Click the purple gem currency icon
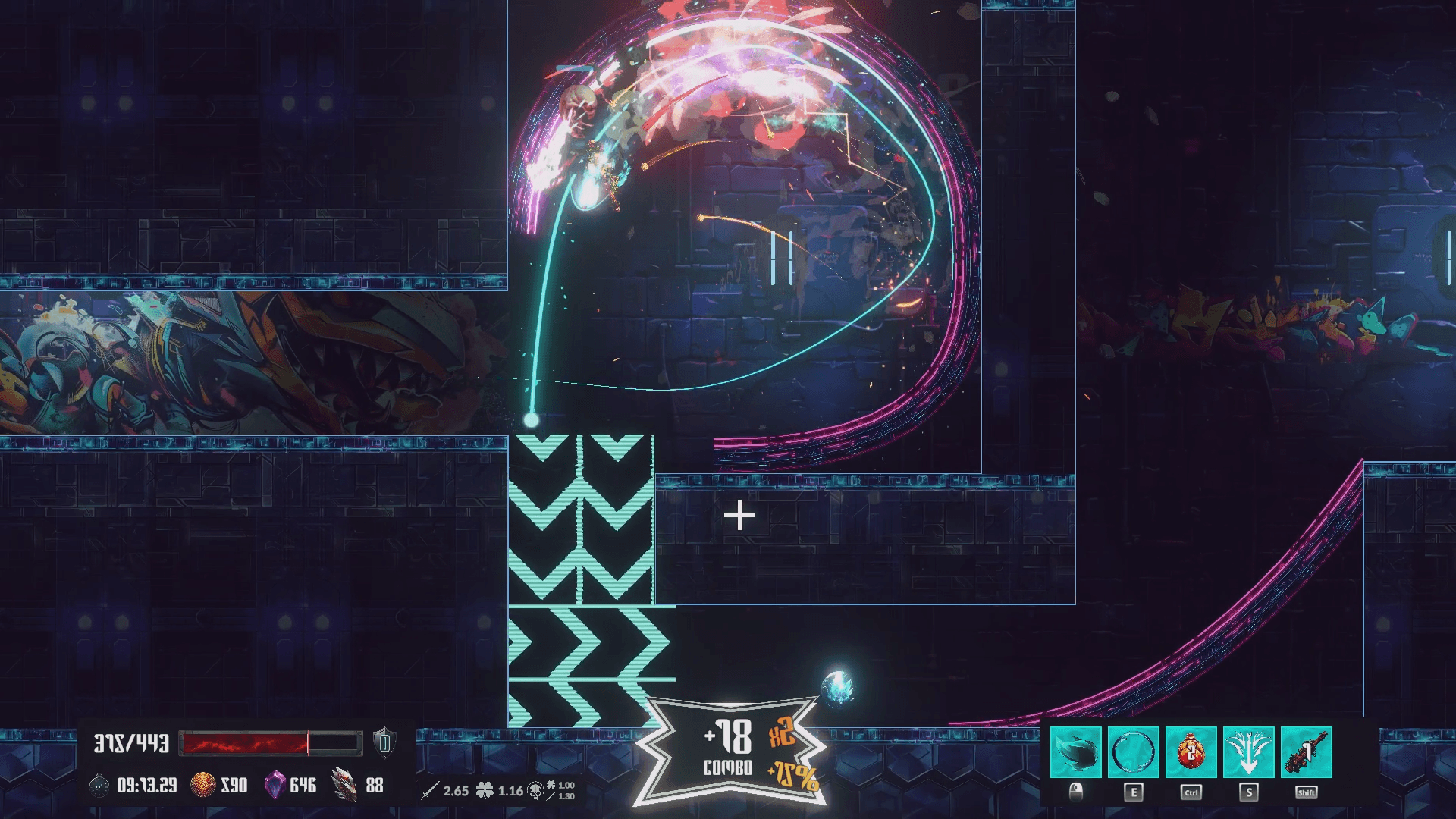Viewport: 1456px width, 819px height. 274,785
